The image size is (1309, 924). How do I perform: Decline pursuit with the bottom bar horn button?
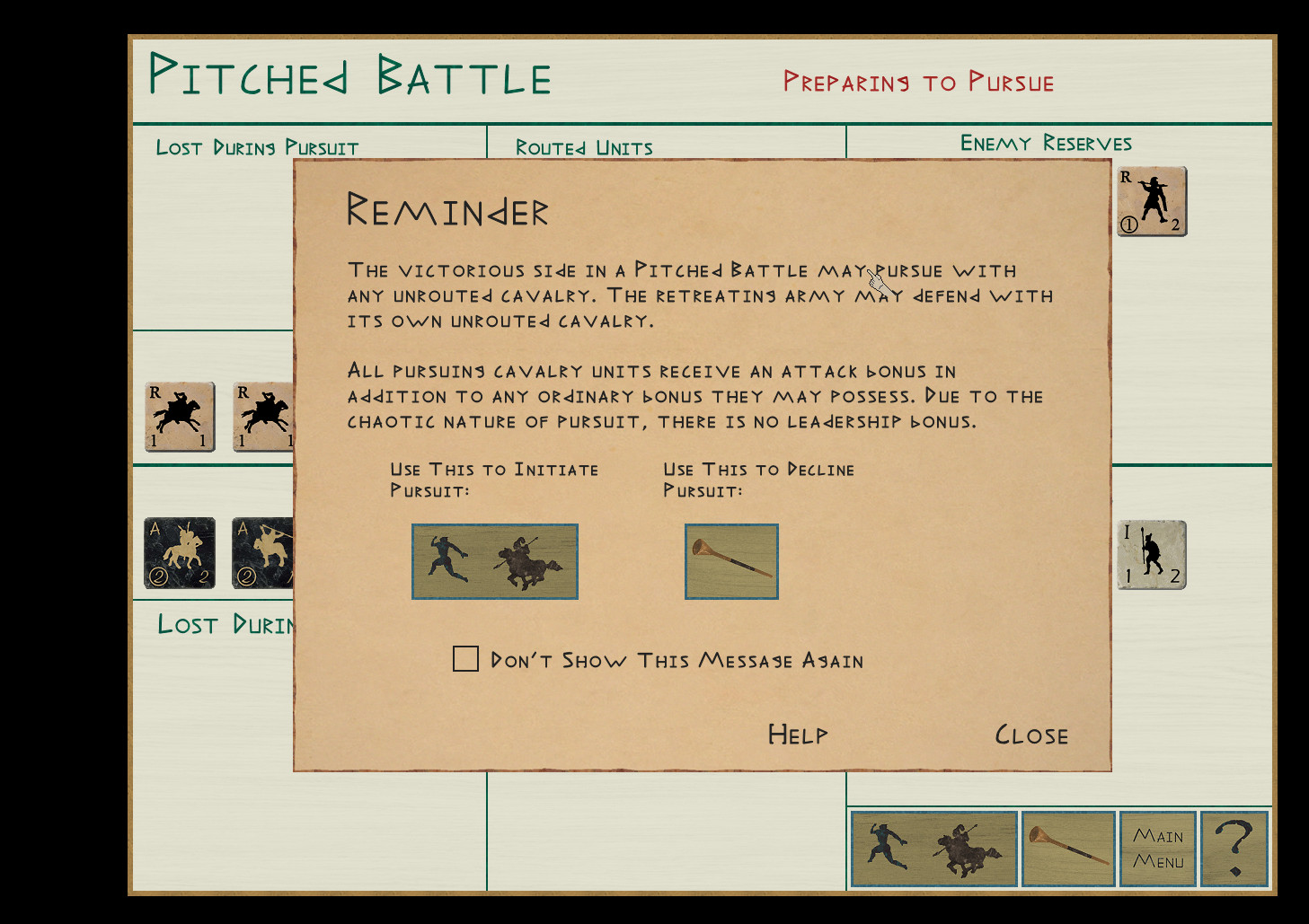1068,849
